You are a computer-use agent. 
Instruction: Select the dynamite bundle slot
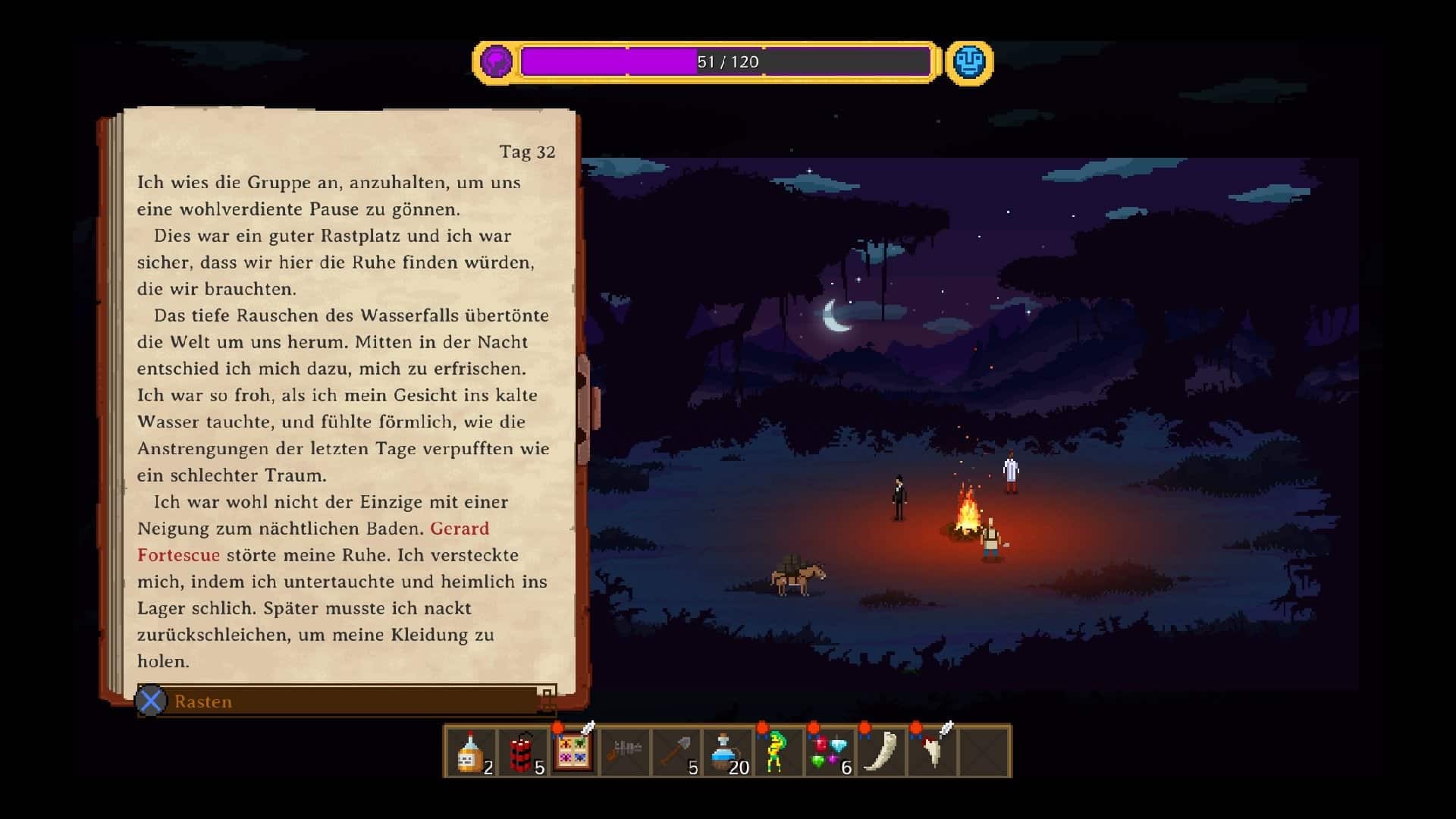523,752
